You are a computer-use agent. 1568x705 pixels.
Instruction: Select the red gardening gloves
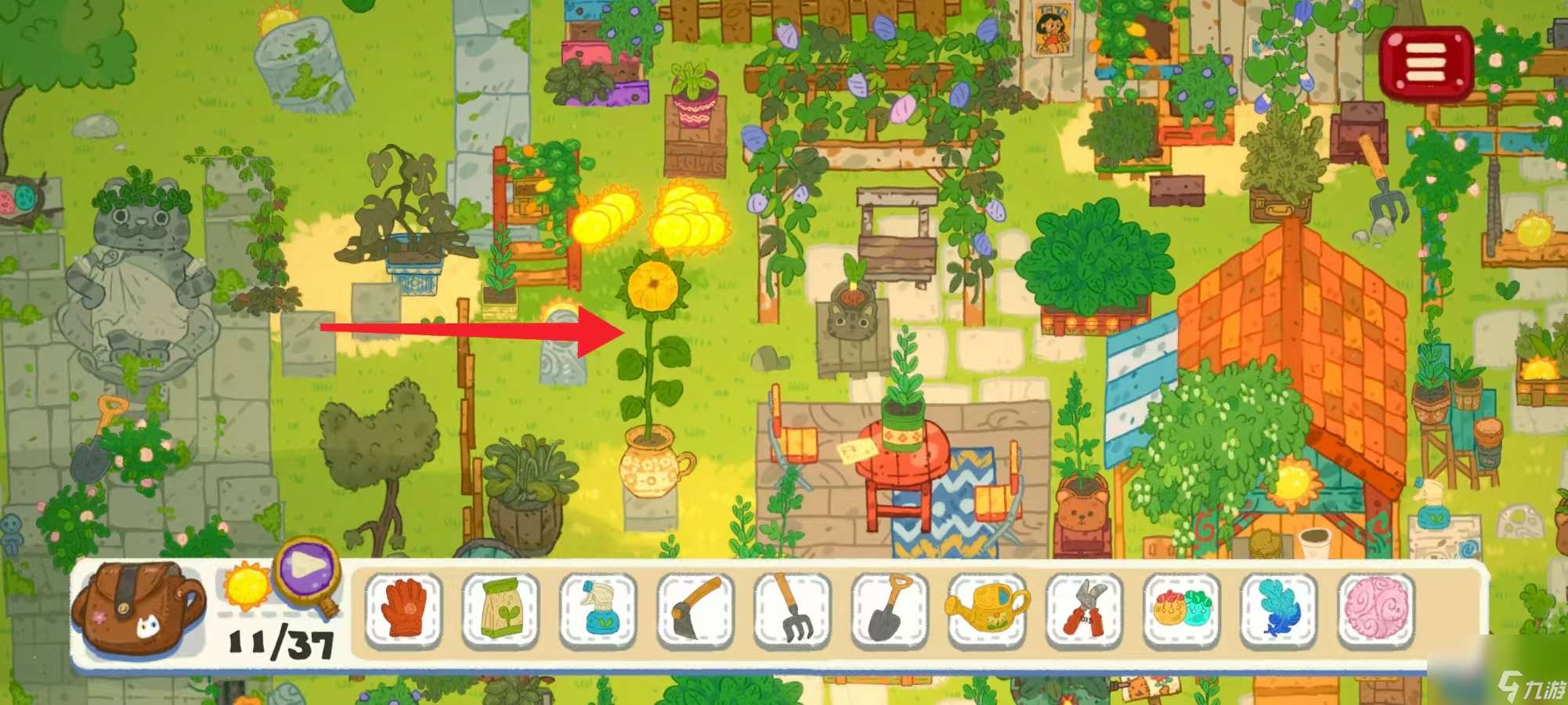[x=404, y=611]
